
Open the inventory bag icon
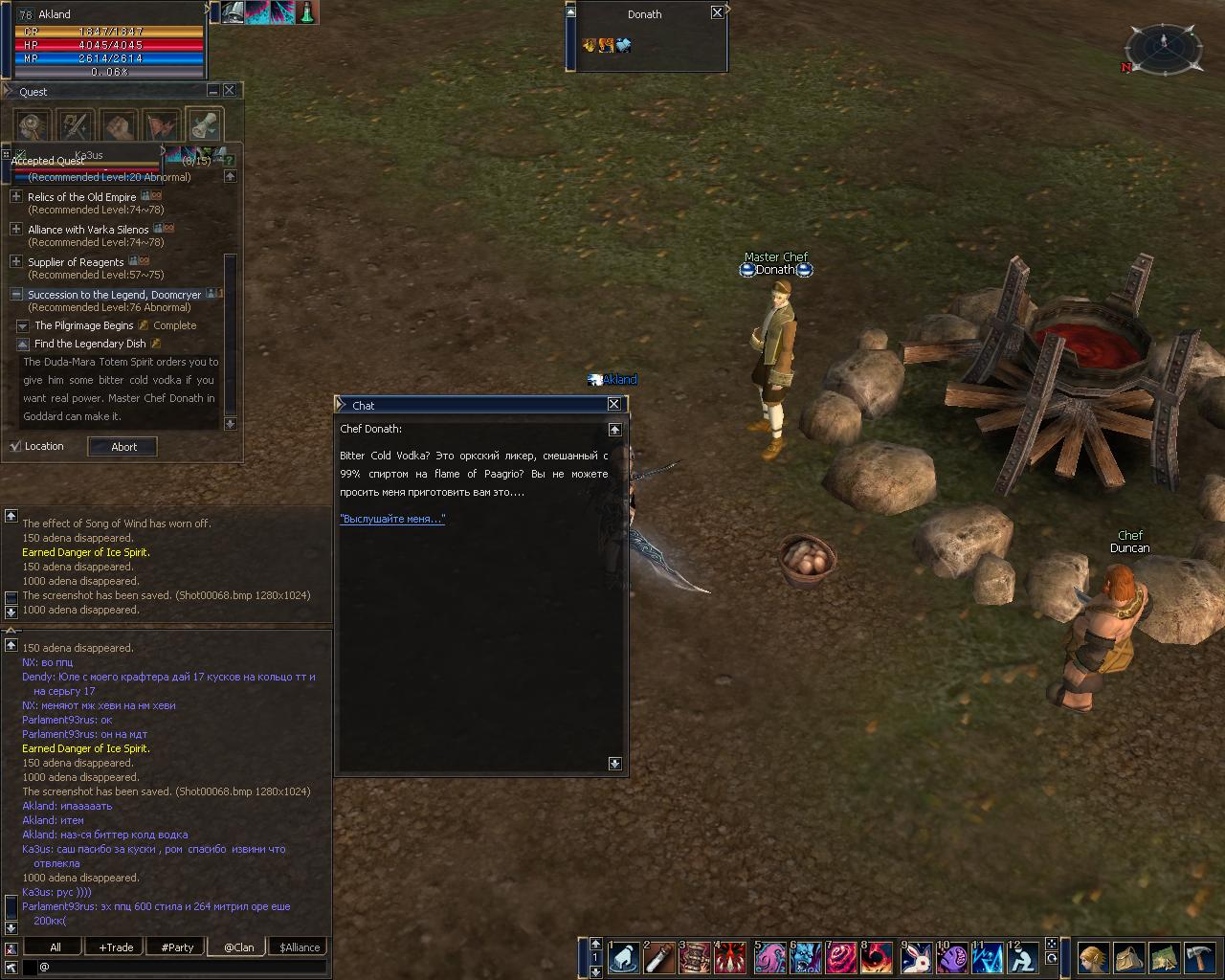coord(1129,957)
